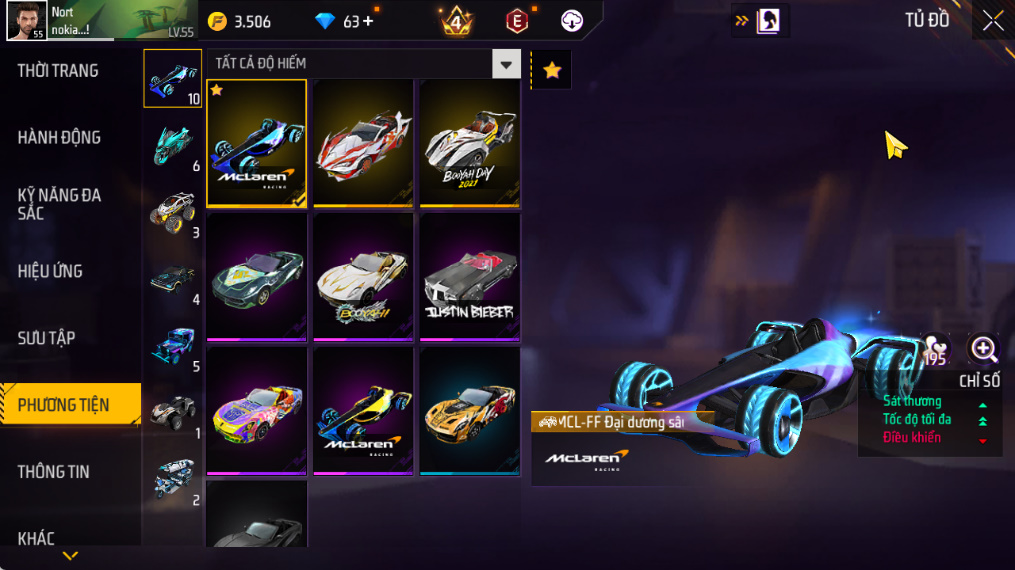The height and width of the screenshot is (570, 1015).
Task: Choose the Justin Bieber car skin
Action: (469, 276)
